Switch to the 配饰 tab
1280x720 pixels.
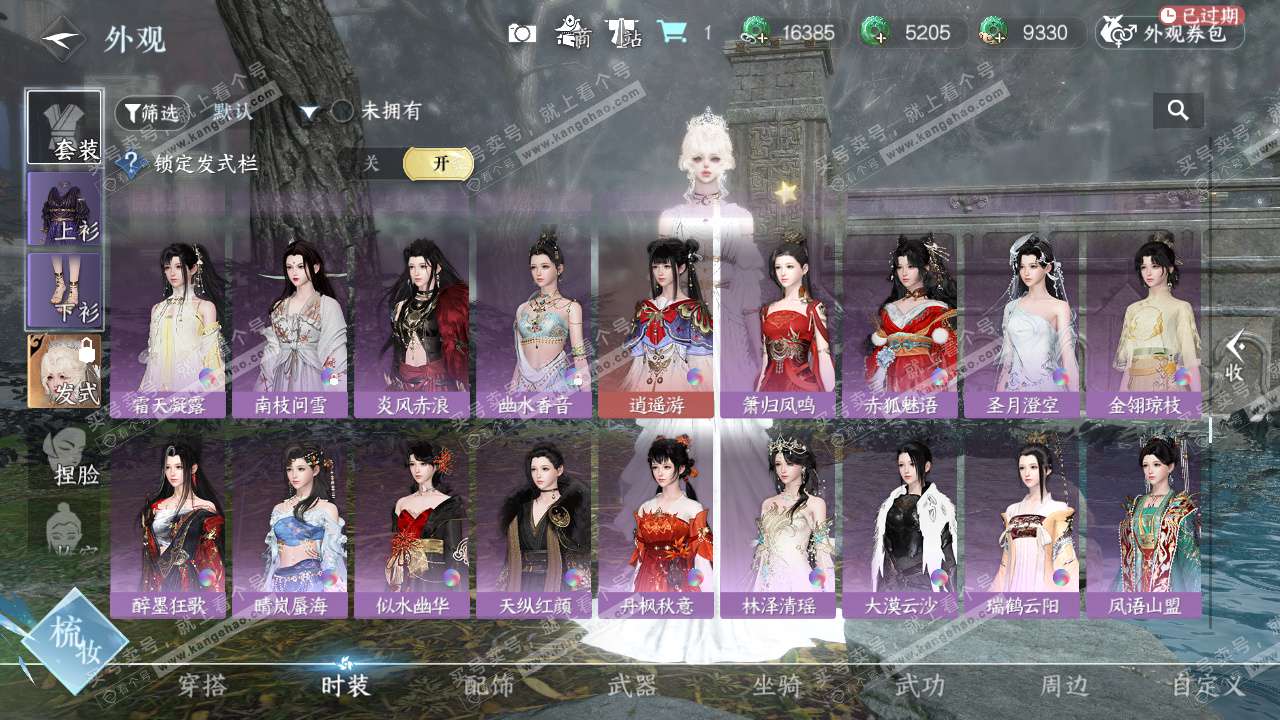pyautogui.click(x=489, y=685)
